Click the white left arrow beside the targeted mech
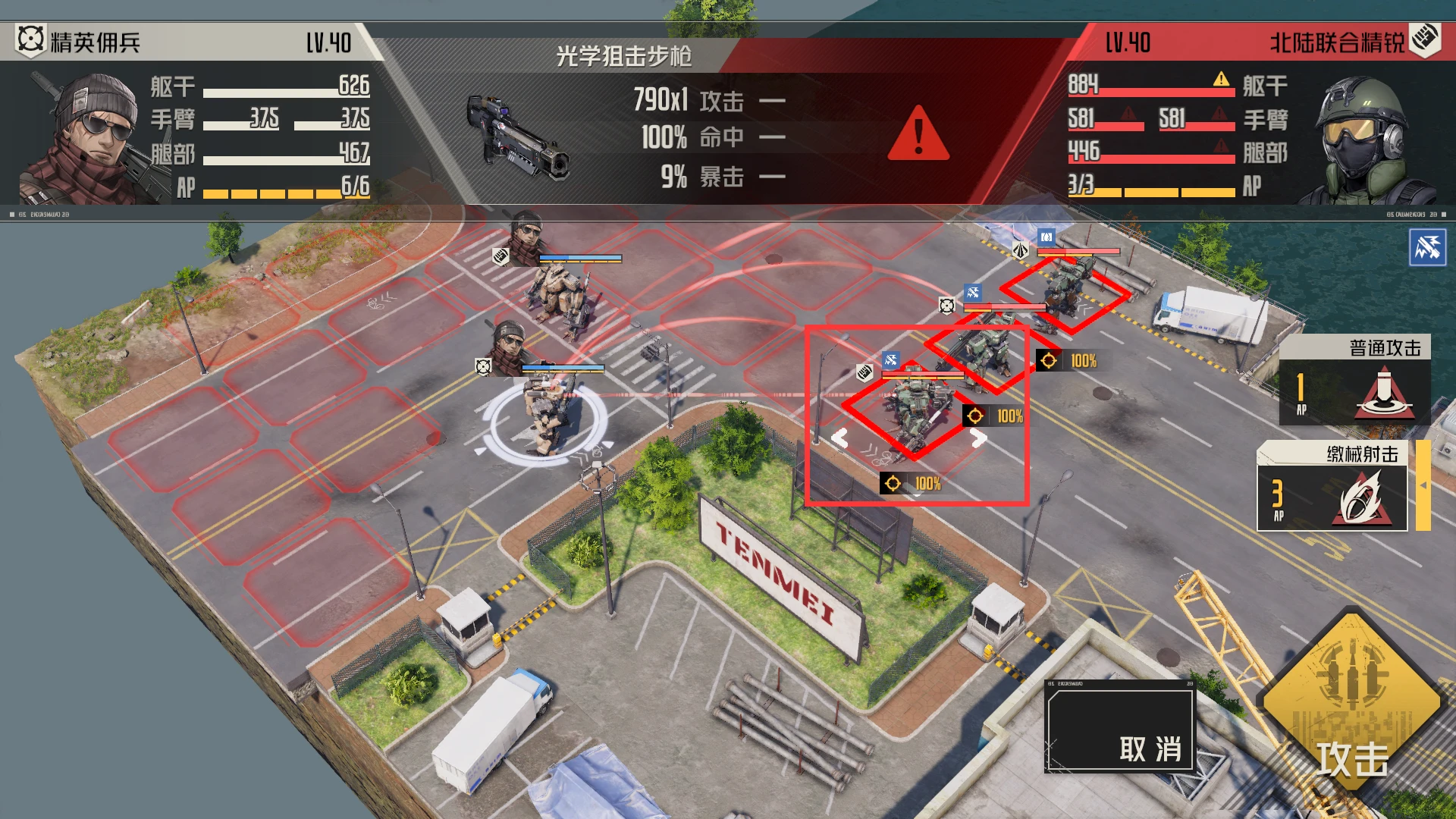Image resolution: width=1456 pixels, height=819 pixels. 839,438
